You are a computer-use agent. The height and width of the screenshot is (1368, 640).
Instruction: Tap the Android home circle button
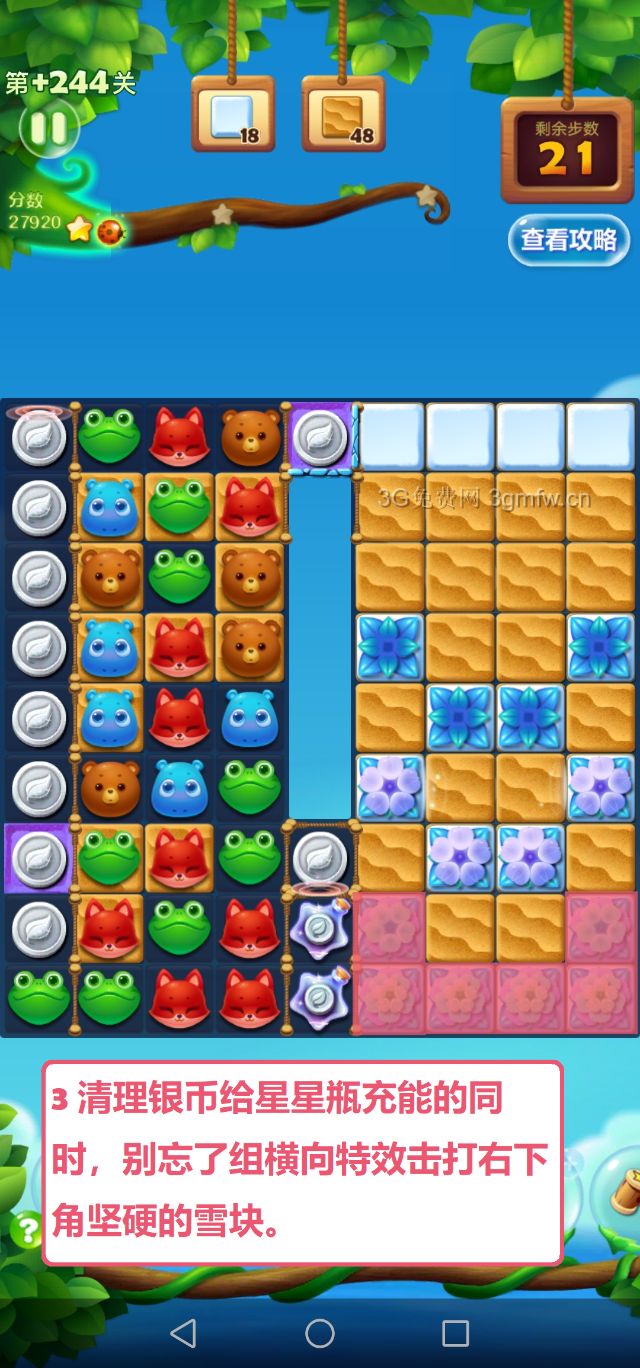[x=320, y=1332]
